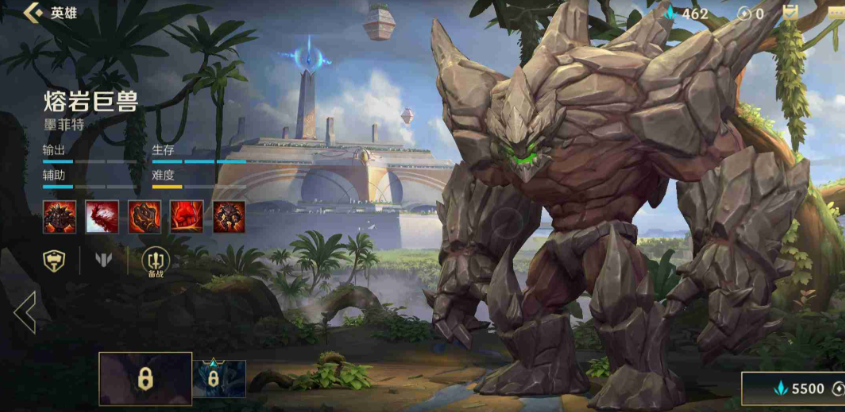The image size is (845, 412).
Task: Open the clipboard checkmark tasks icon
Action: tap(791, 13)
